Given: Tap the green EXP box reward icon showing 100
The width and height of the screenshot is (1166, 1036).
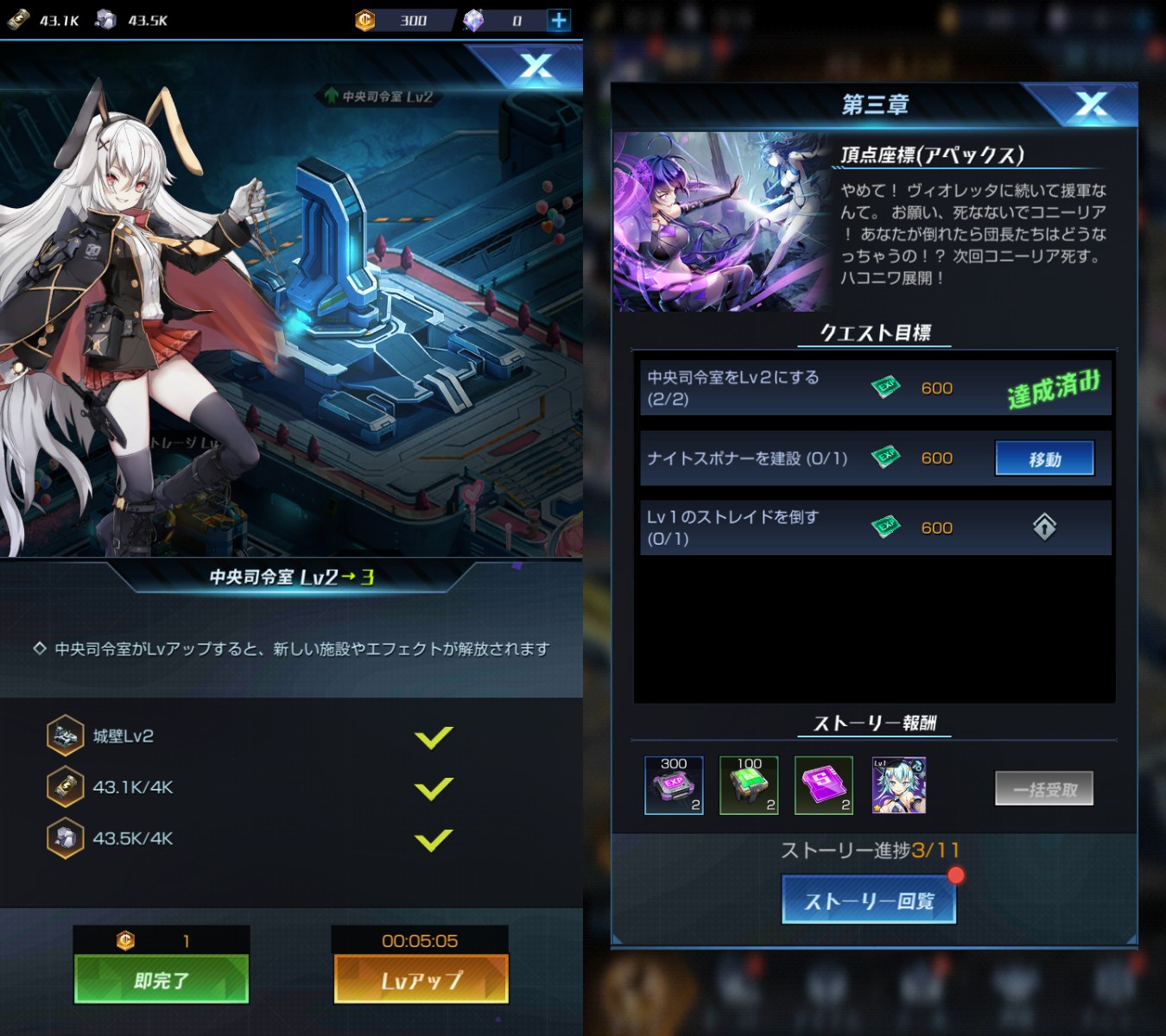Looking at the screenshot, I should (x=748, y=785).
